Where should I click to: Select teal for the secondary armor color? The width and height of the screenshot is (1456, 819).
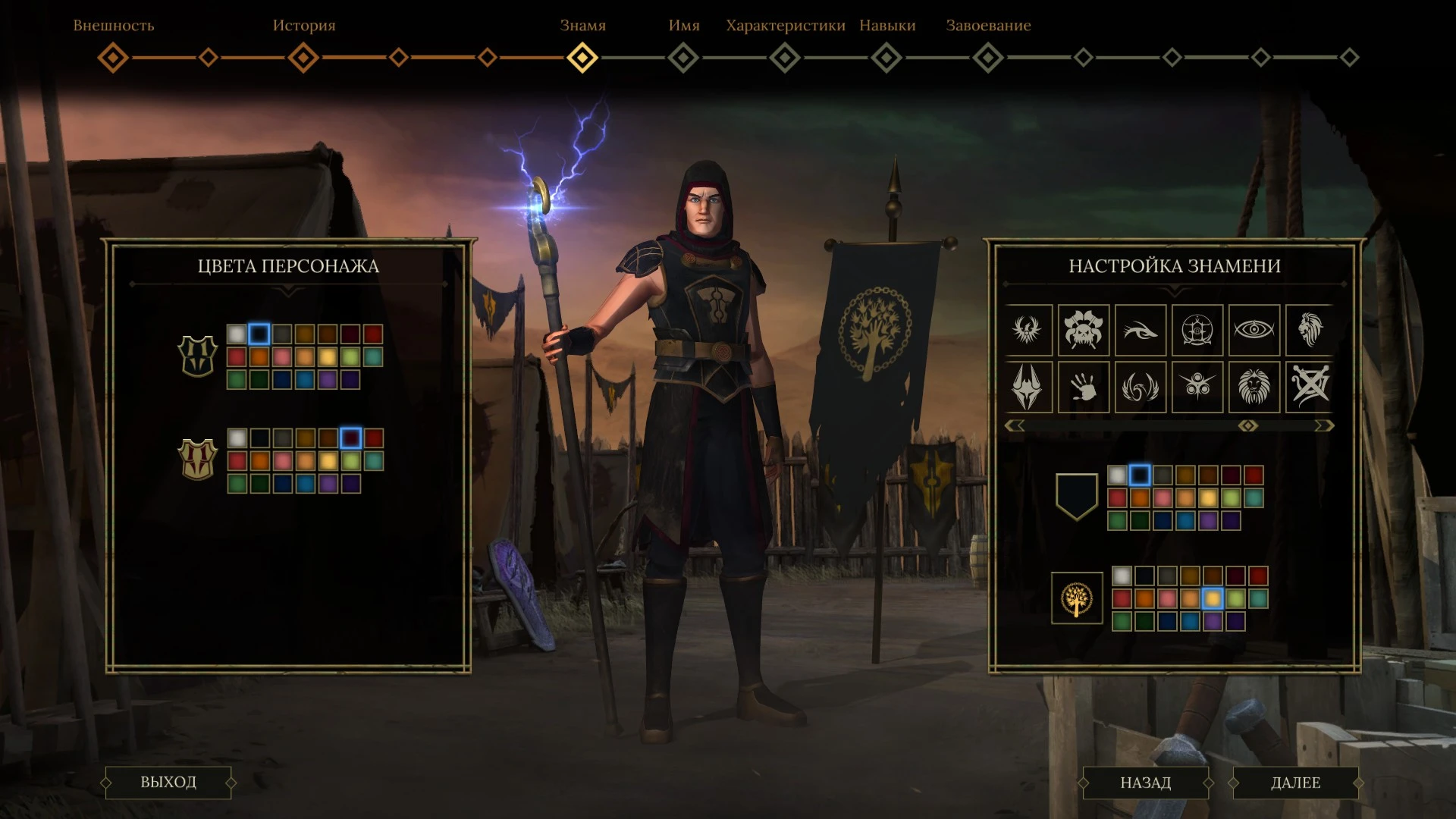tap(373, 461)
